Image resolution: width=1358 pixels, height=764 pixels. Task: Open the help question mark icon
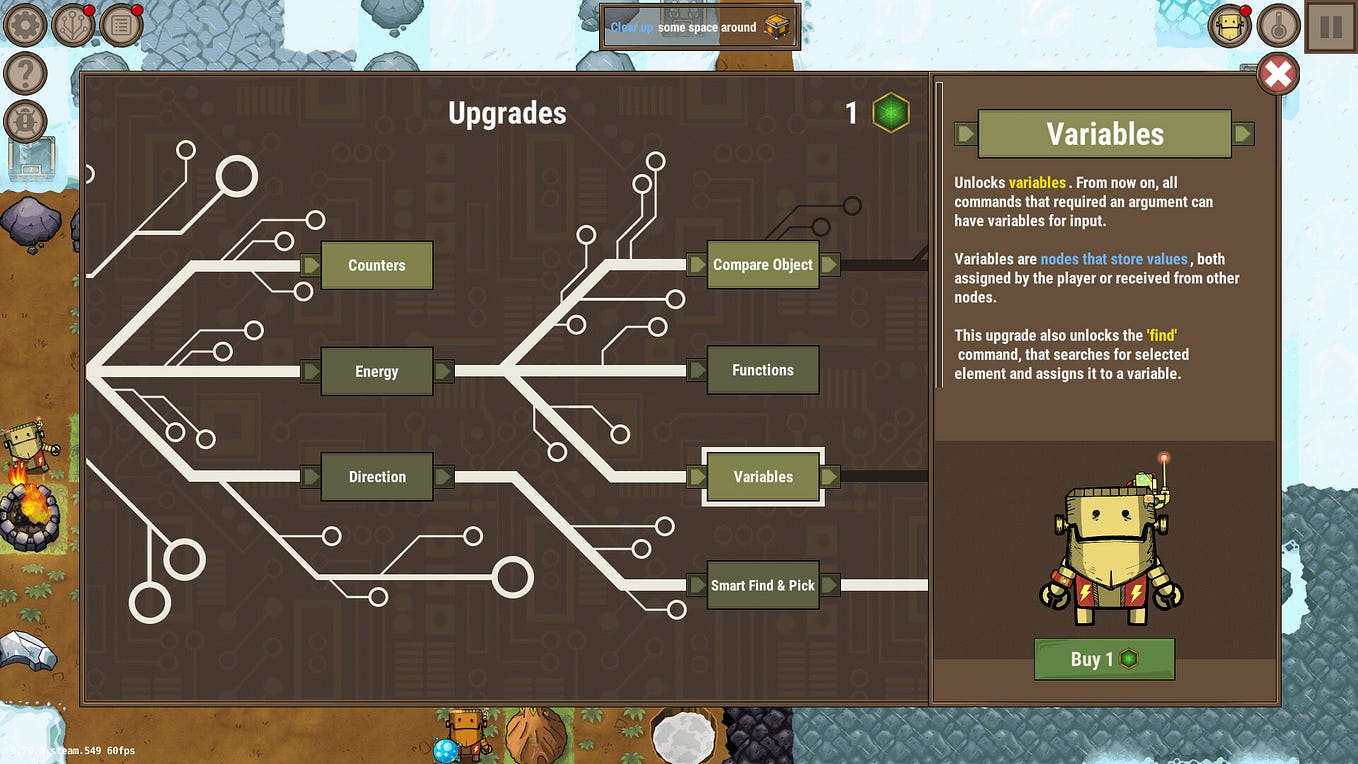(x=24, y=72)
